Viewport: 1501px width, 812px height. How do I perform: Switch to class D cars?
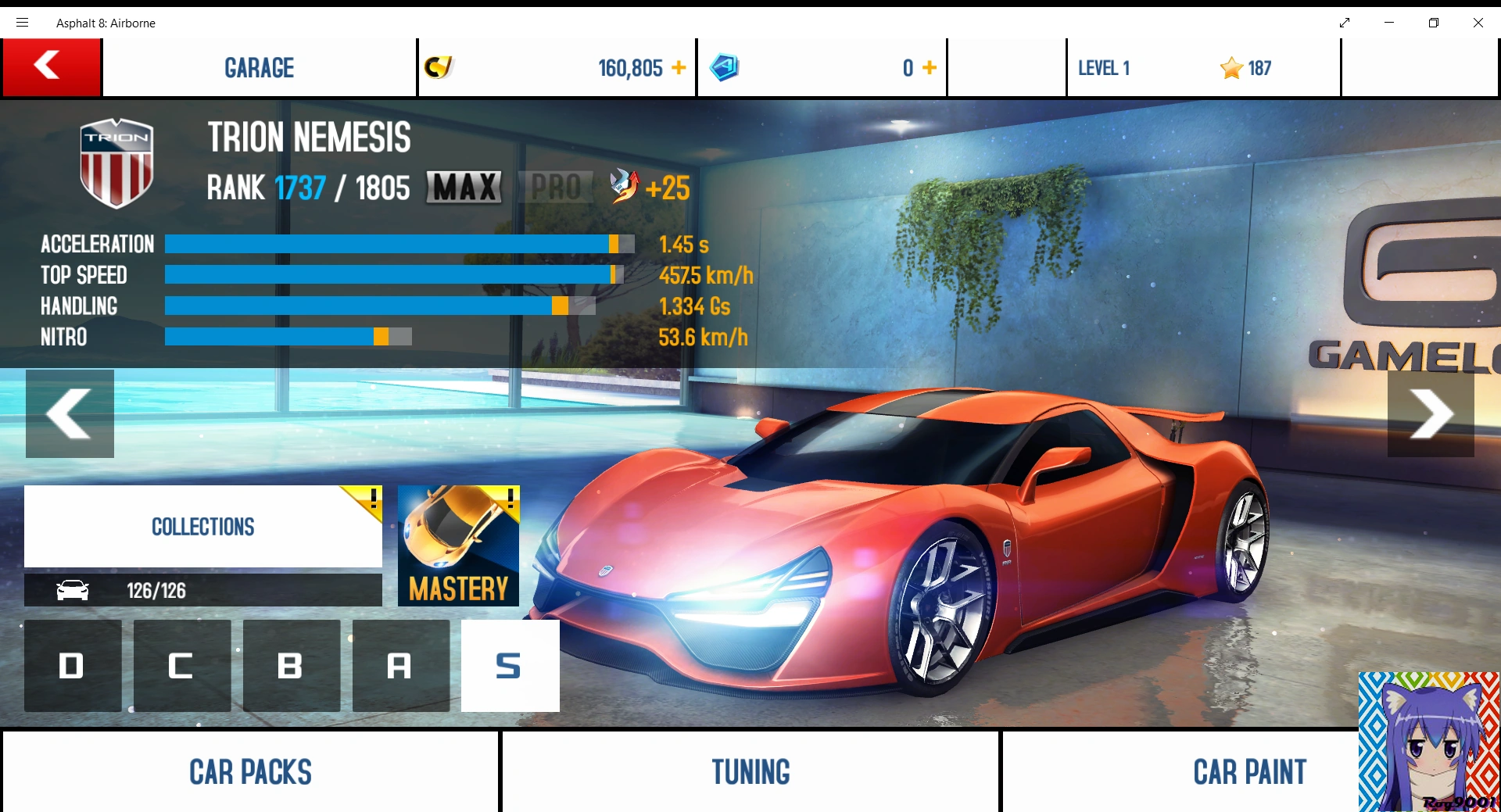(72, 666)
